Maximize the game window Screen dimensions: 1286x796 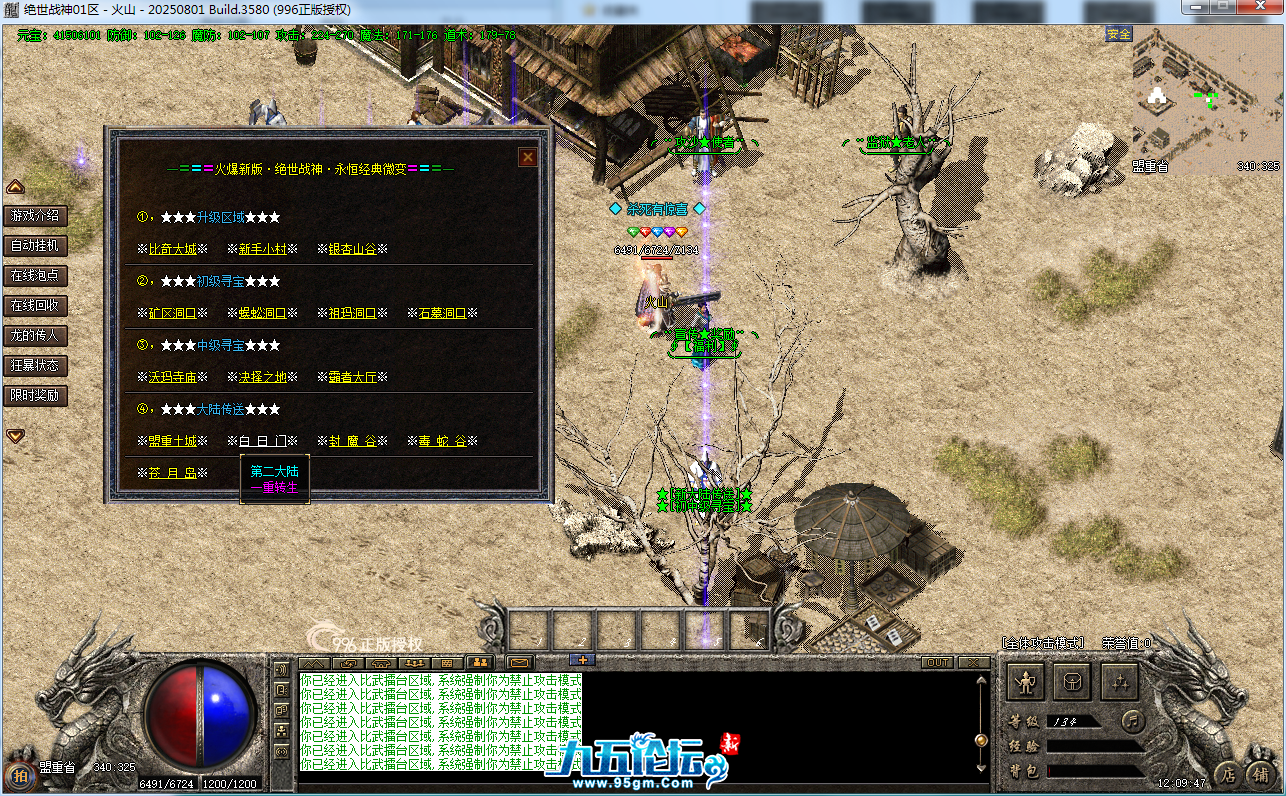(x=1221, y=7)
